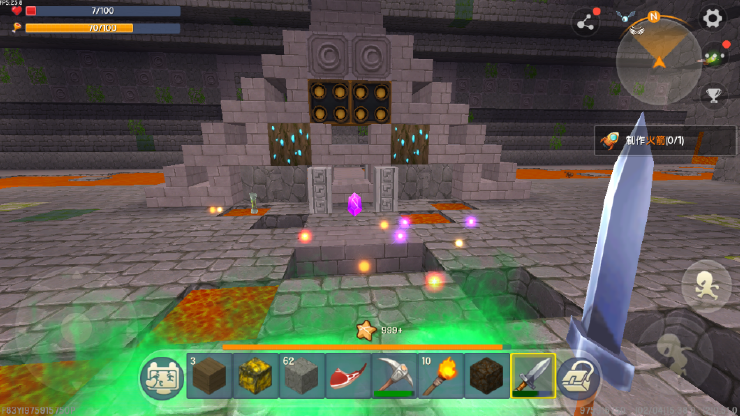Choose the gray stone block stack
The height and width of the screenshot is (416, 740).
[301, 376]
